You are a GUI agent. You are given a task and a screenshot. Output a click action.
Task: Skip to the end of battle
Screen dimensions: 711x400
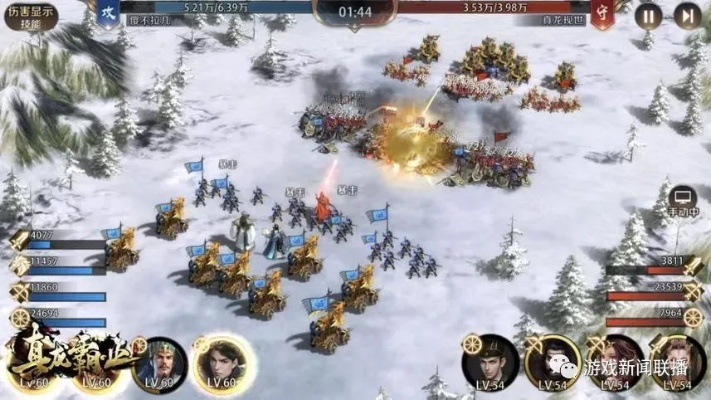click(686, 15)
